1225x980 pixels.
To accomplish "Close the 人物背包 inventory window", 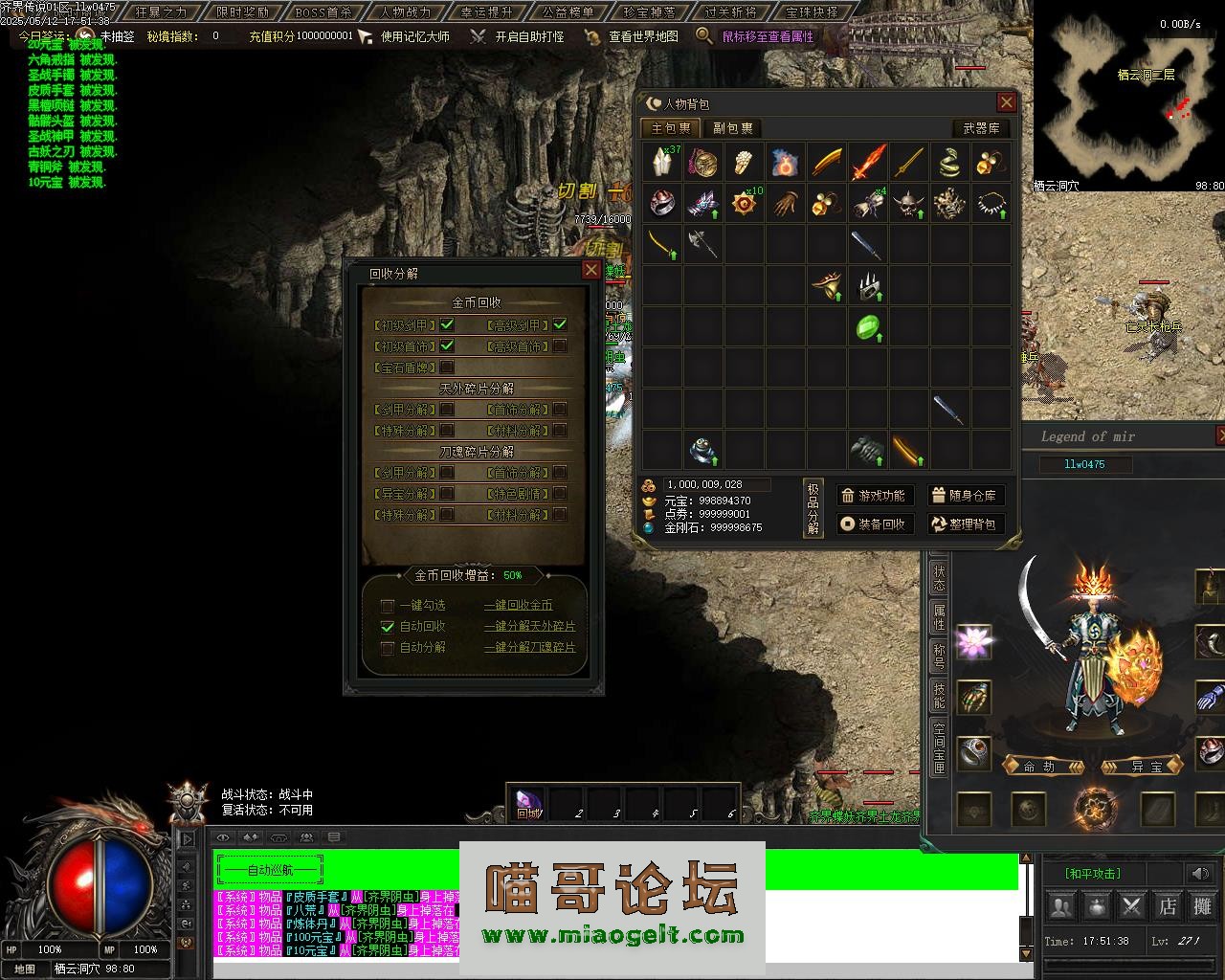I will 1006,102.
